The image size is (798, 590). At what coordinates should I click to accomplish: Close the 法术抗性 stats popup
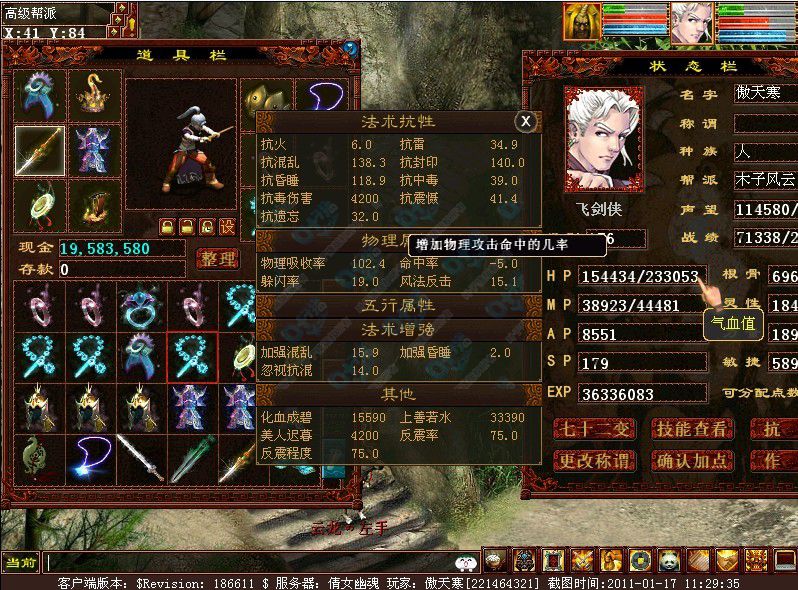tap(526, 121)
